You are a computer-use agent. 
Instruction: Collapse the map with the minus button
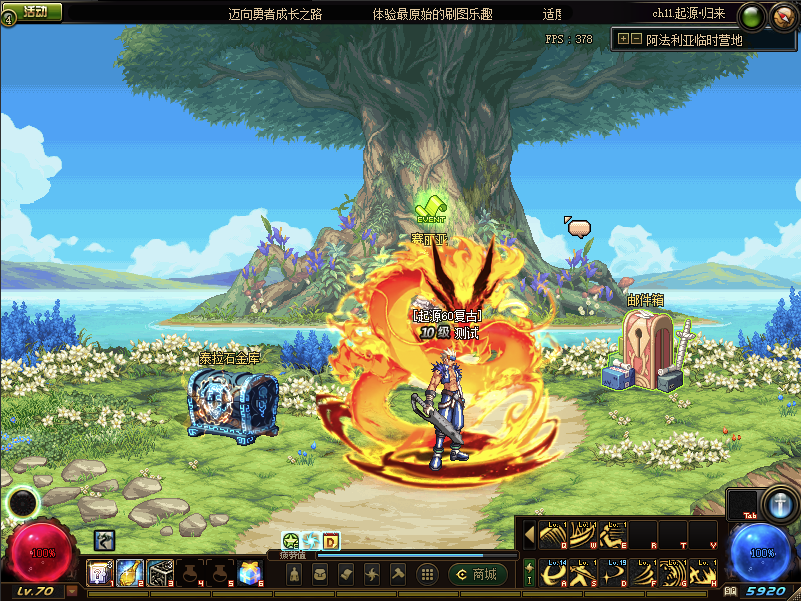(636, 39)
